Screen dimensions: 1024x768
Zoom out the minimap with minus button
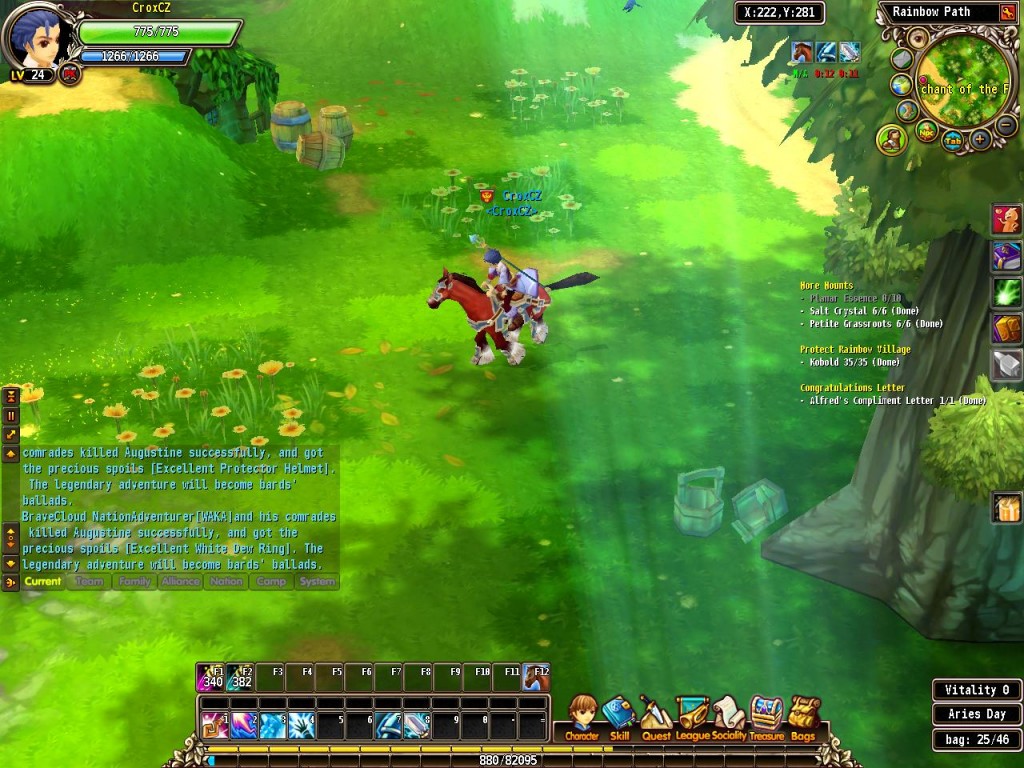pos(1005,126)
